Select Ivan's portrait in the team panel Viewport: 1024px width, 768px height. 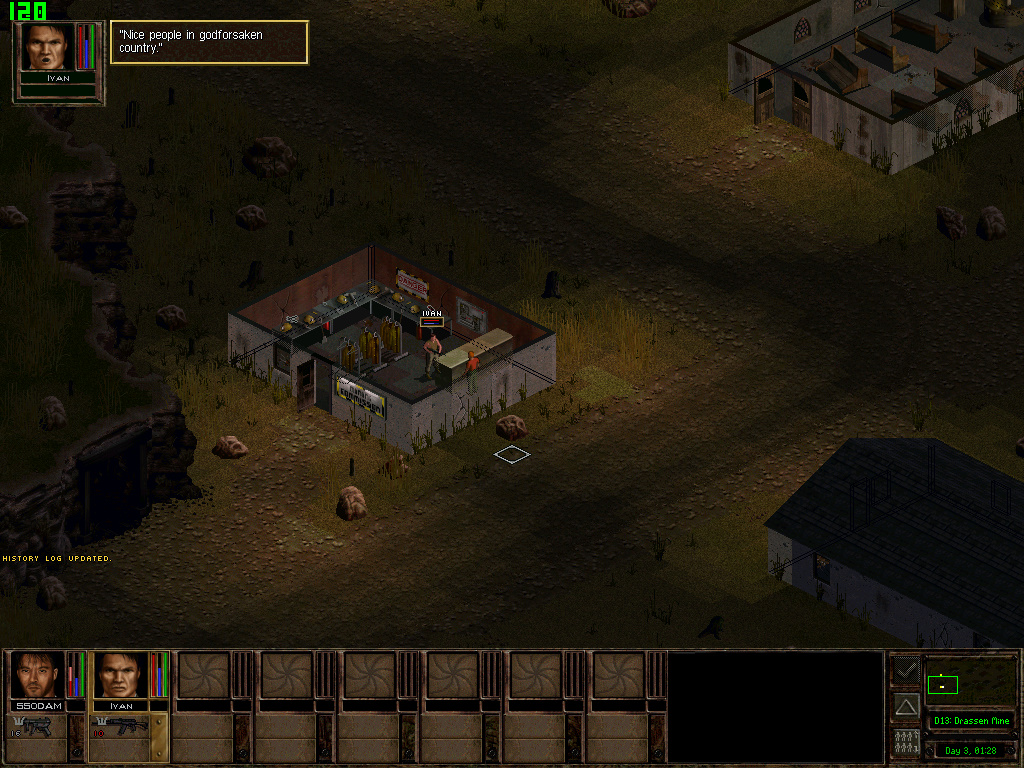[x=120, y=675]
